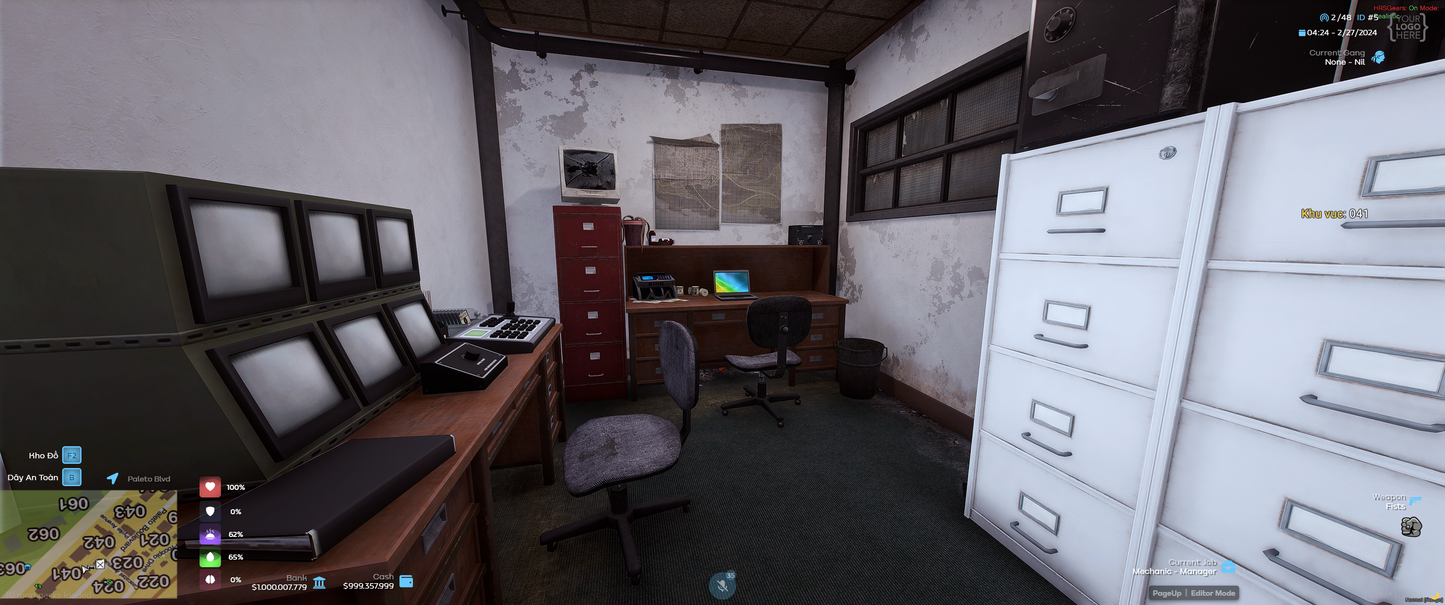Click the Current Gang masked face icon
Screen dimensions: 1445x605
point(1378,58)
